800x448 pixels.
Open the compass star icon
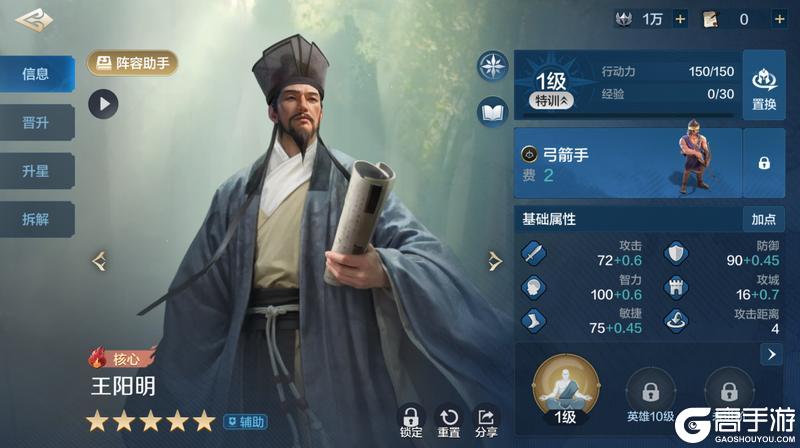coord(493,66)
